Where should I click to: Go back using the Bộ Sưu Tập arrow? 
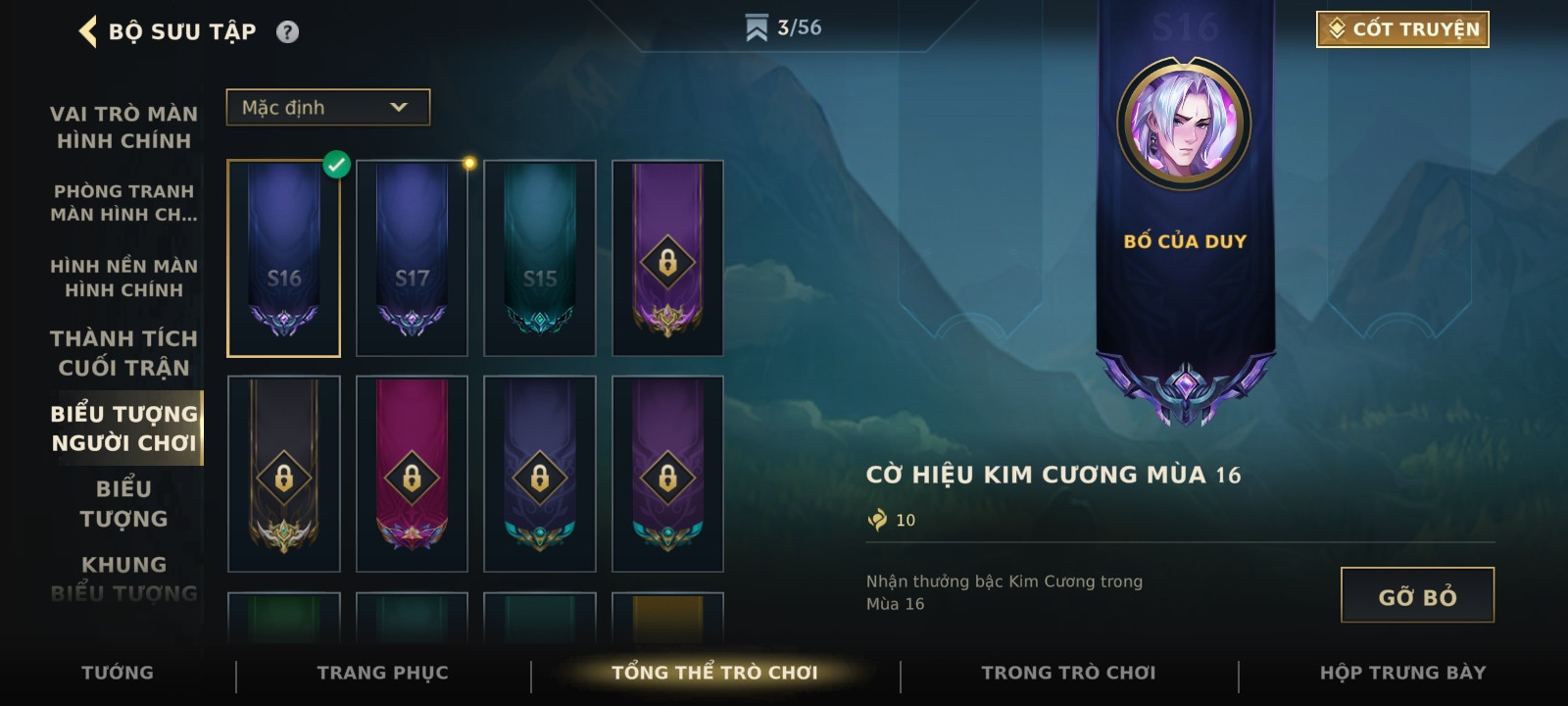coord(88,31)
